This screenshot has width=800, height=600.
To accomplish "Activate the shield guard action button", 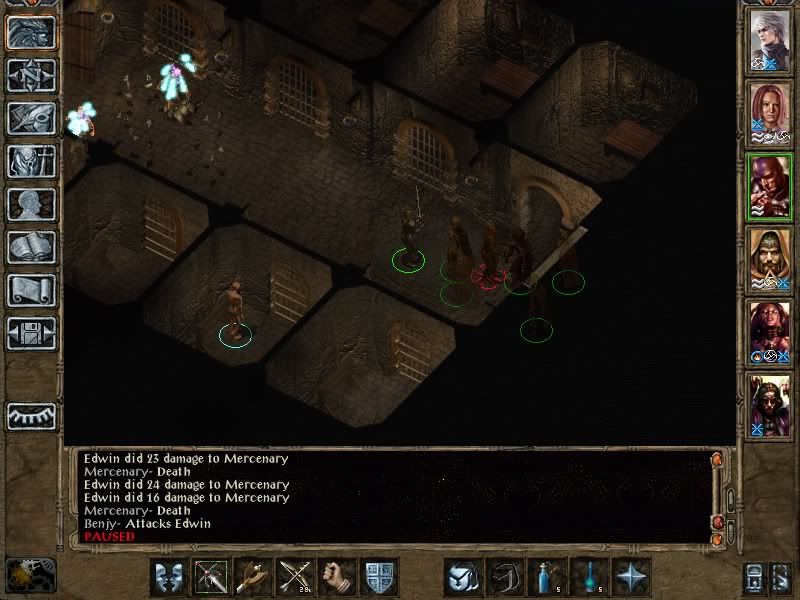I will pyautogui.click(x=379, y=577).
